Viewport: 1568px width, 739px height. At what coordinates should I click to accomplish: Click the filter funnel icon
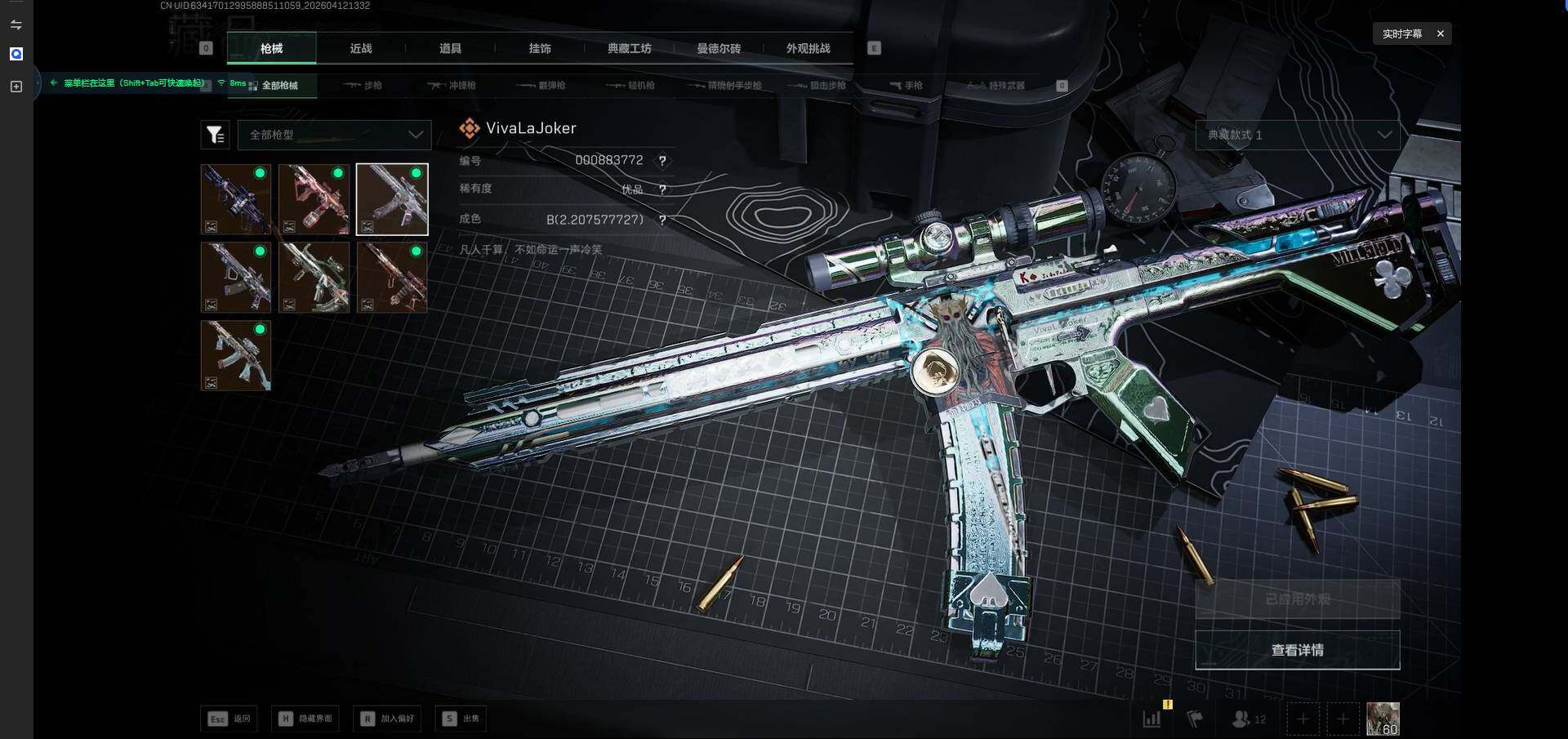(215, 135)
